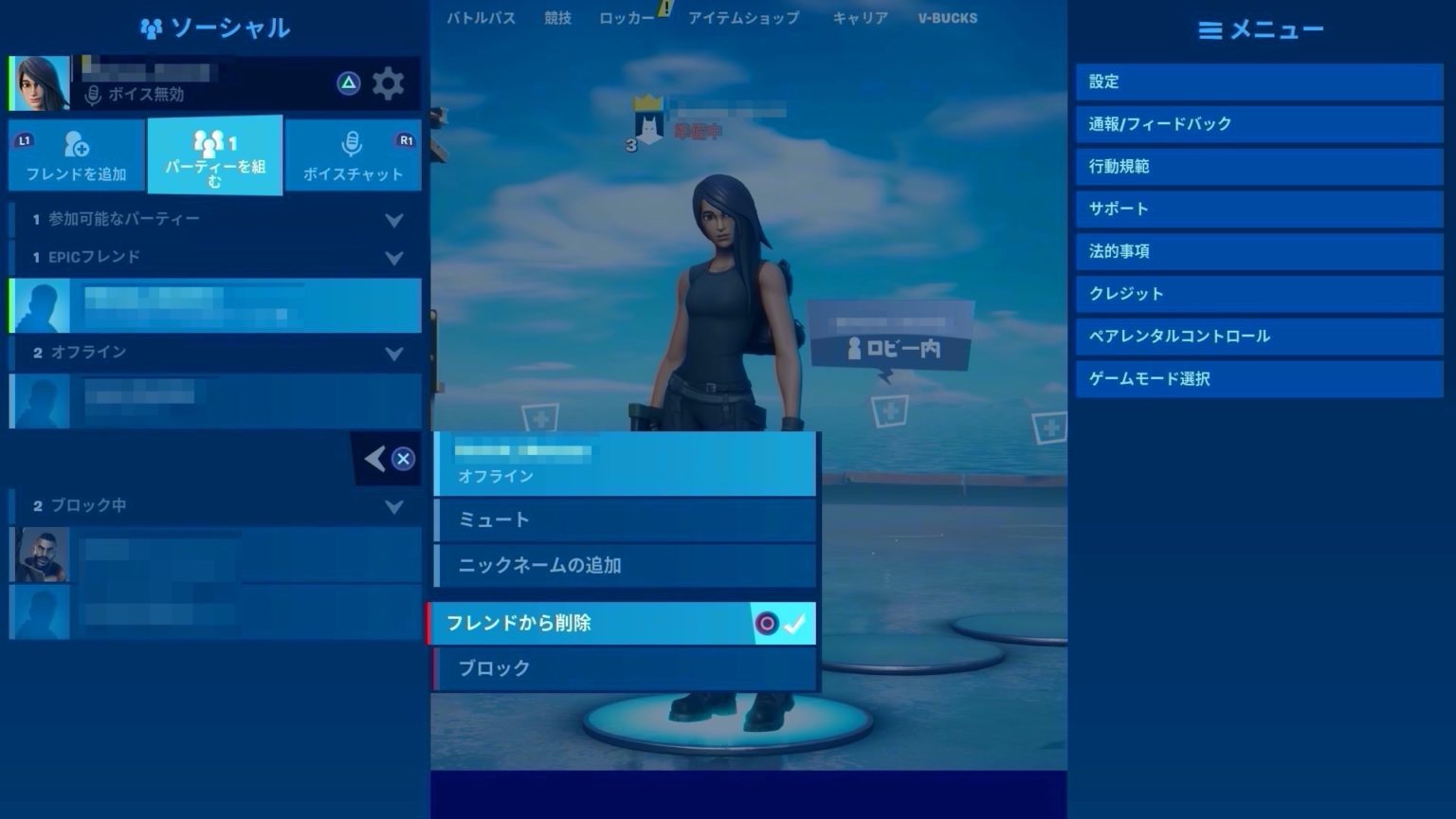Click 通報/フィードバック in the menu panel
The height and width of the screenshot is (819, 1456).
1258,123
